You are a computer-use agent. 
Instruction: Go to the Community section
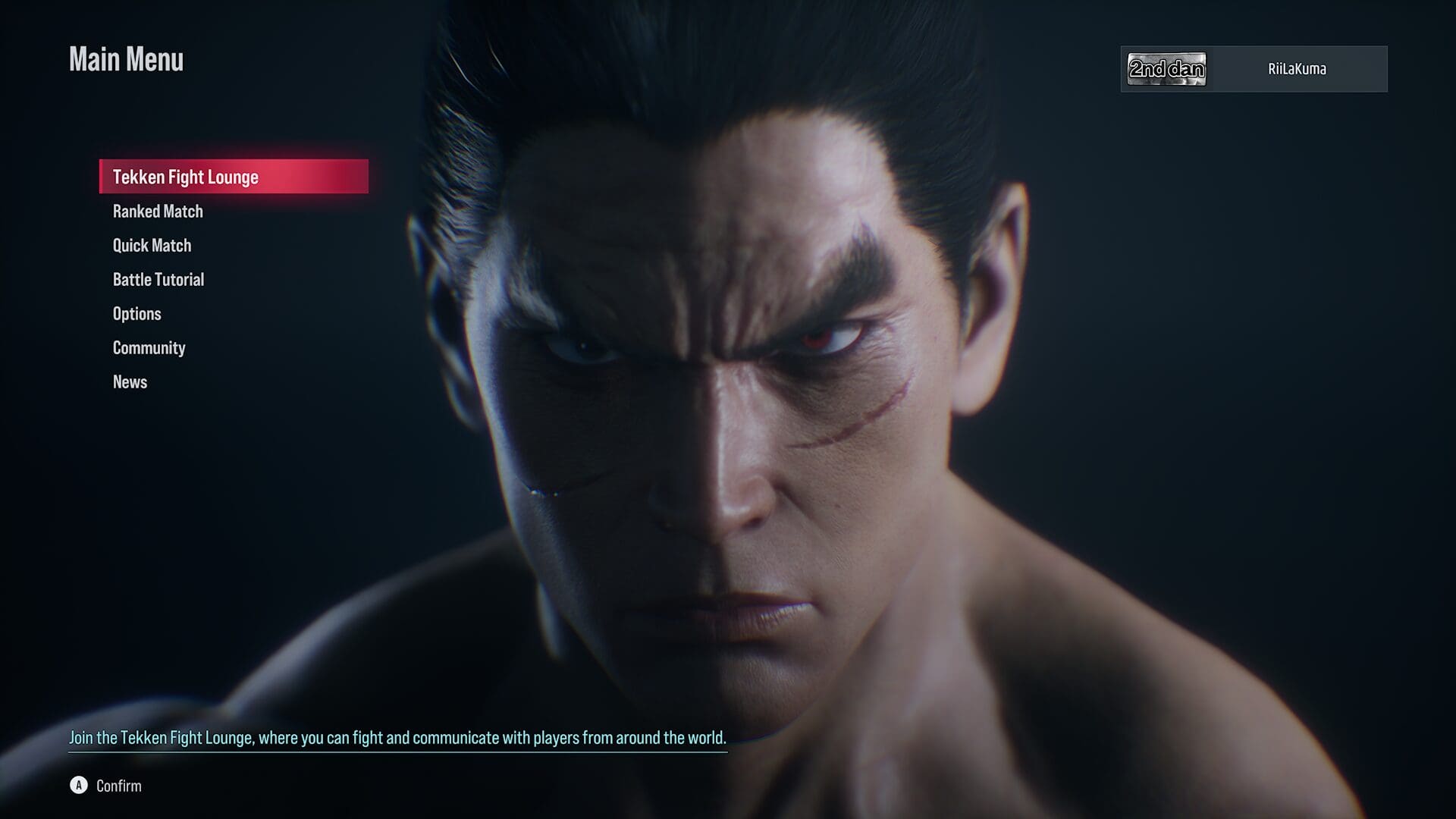pyautogui.click(x=149, y=348)
